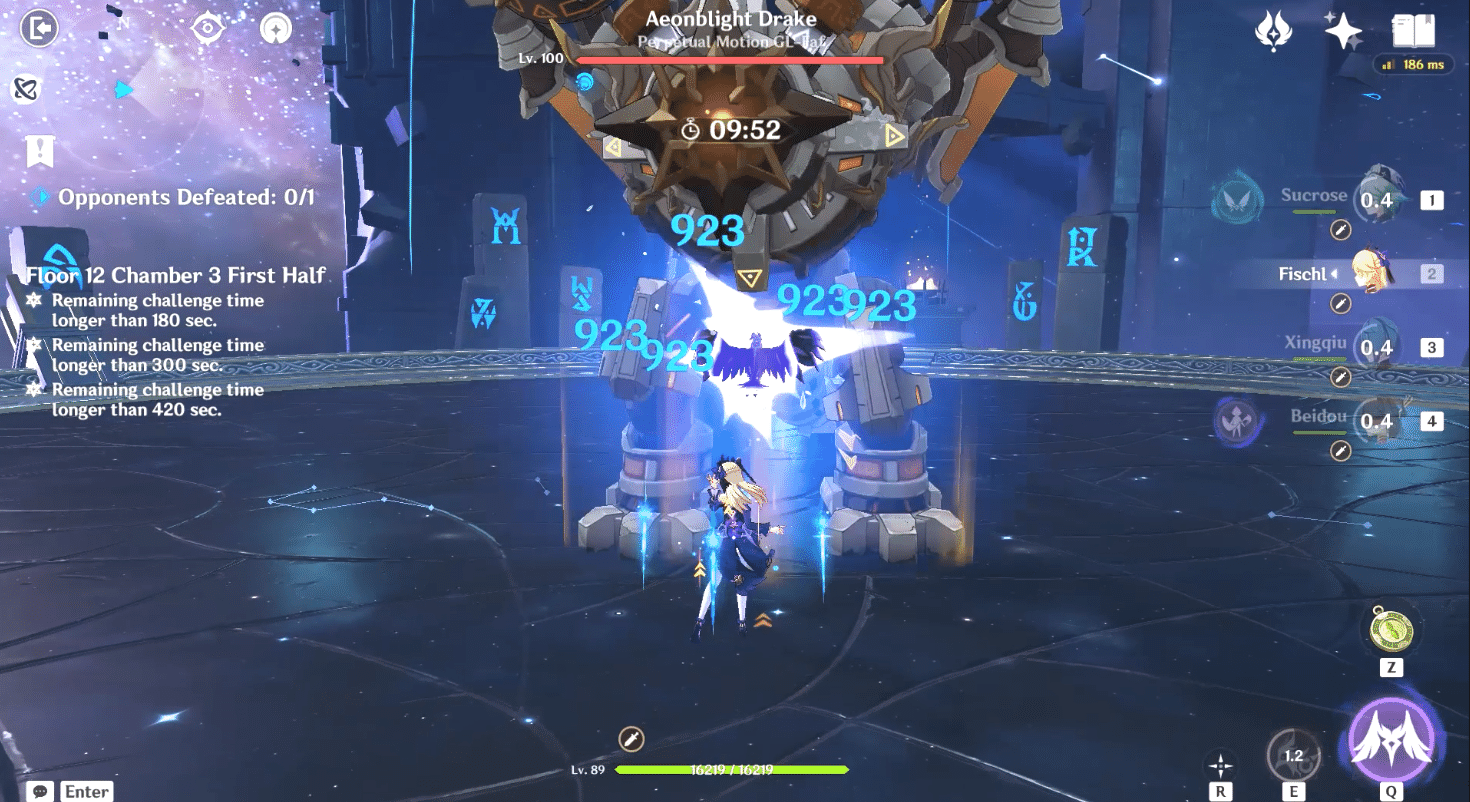Open the party lineup wings icon
The width and height of the screenshot is (1470, 802).
(1274, 31)
